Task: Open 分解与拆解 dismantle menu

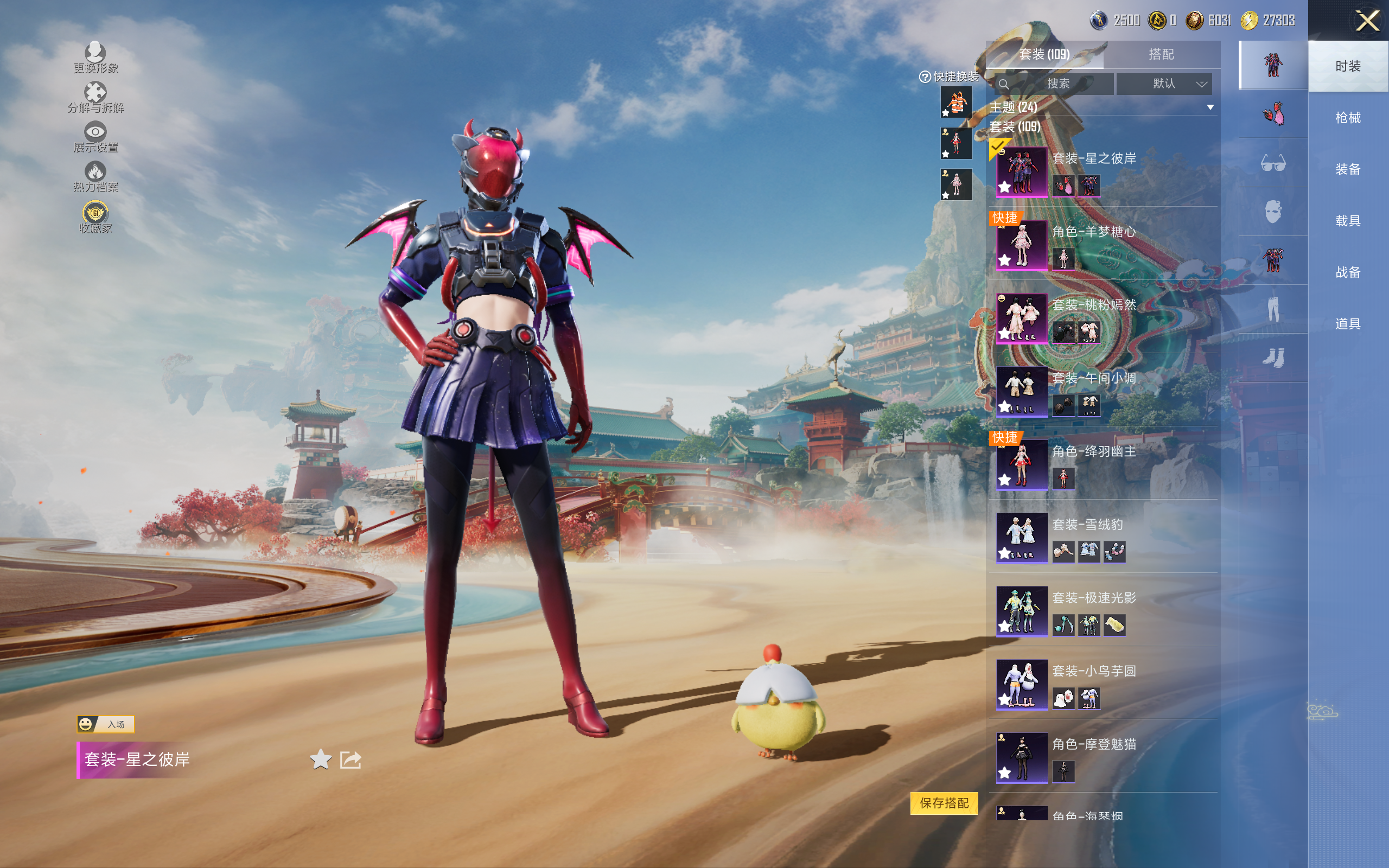Action: (95, 97)
